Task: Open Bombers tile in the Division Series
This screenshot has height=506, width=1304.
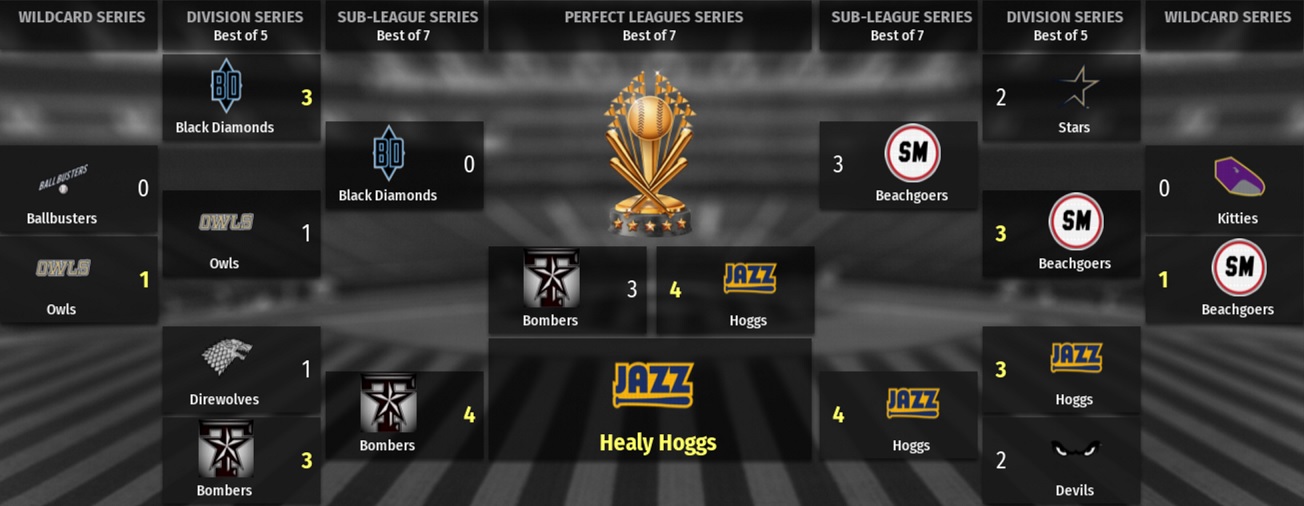Action: [241, 461]
